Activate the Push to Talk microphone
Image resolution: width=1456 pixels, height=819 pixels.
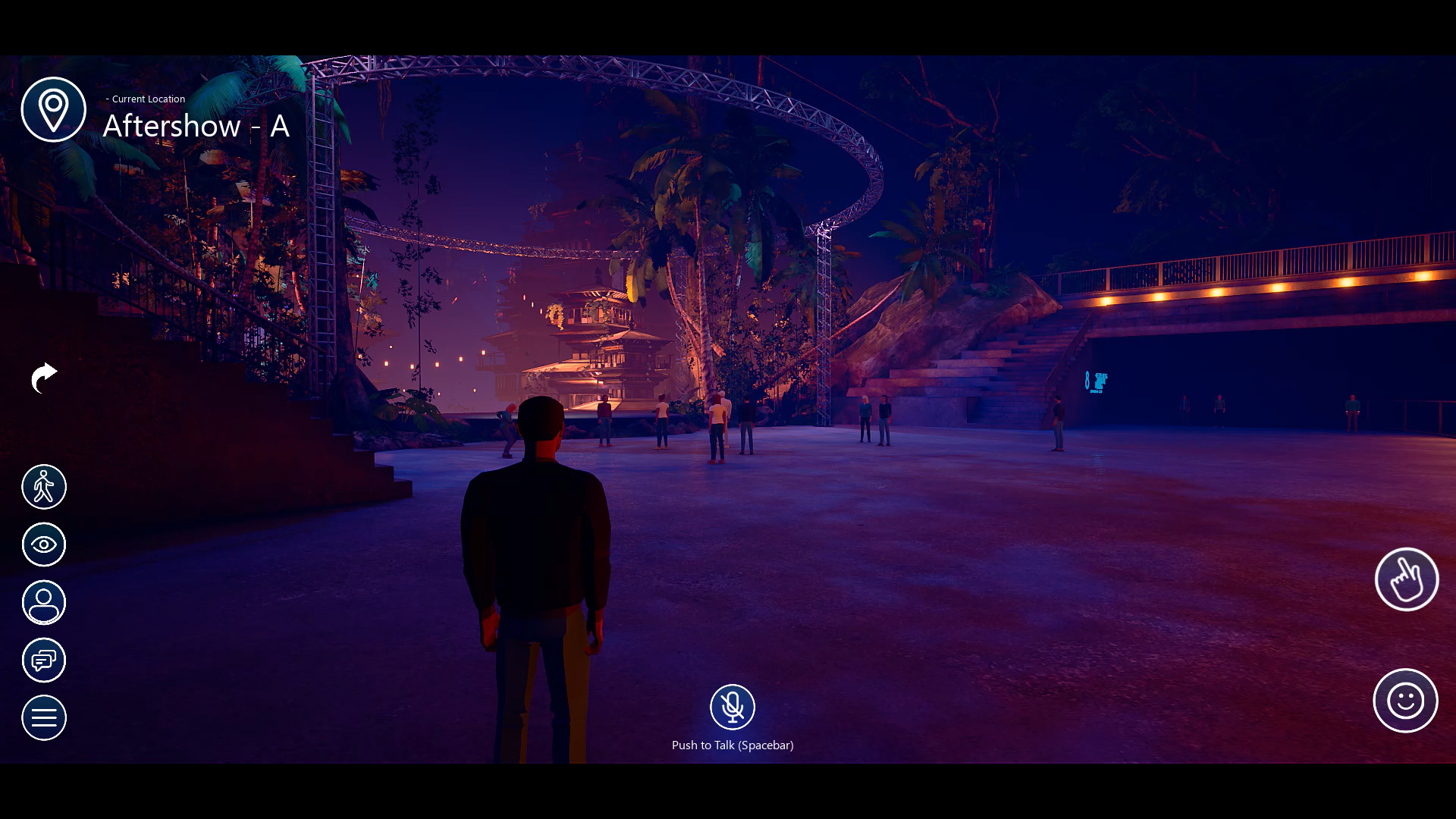coord(732,707)
